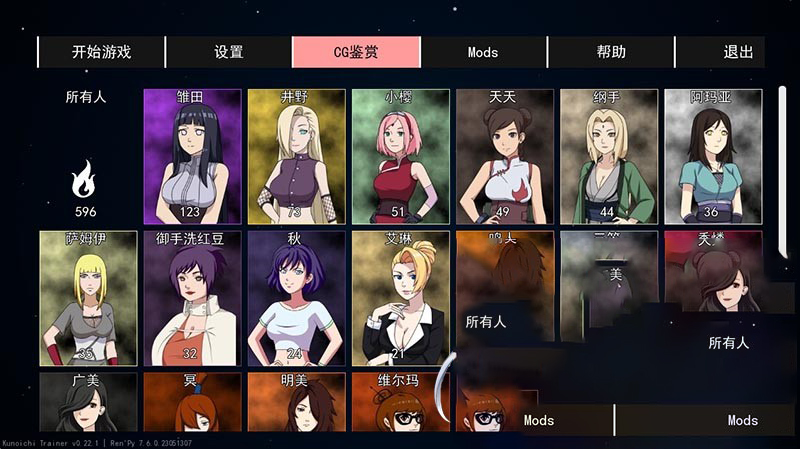
Task: Open the 御手洗红豆 gallery card
Action: pyautogui.click(x=192, y=298)
